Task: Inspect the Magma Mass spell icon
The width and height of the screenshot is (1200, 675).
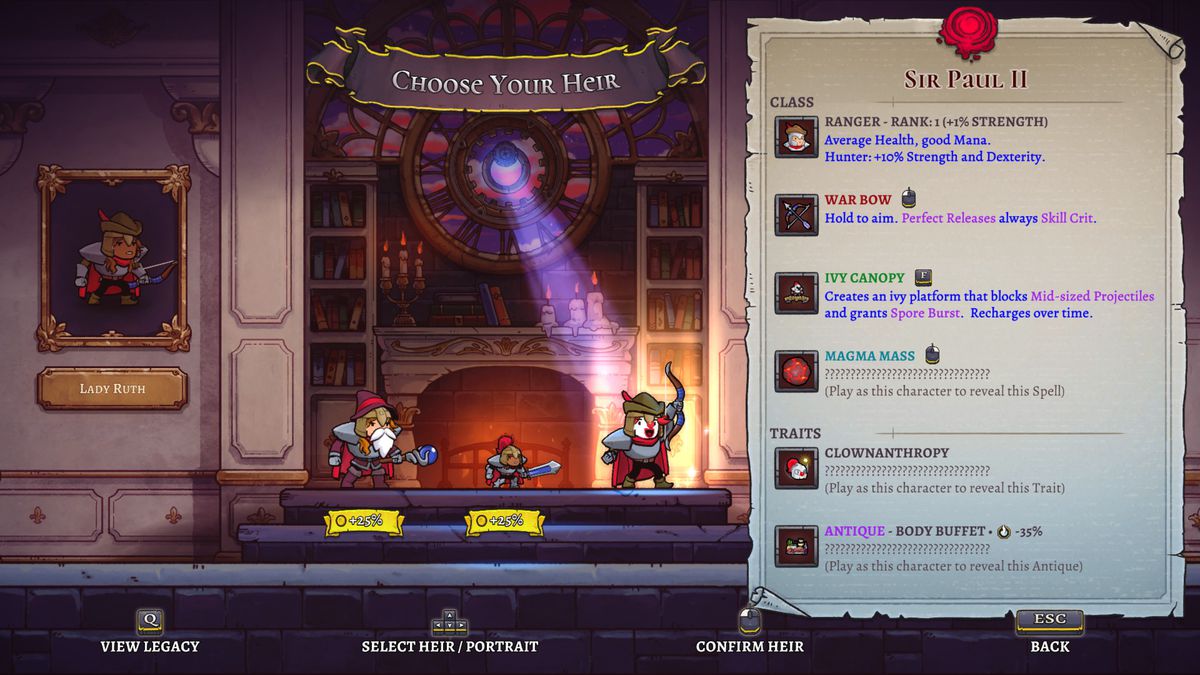Action: [796, 371]
